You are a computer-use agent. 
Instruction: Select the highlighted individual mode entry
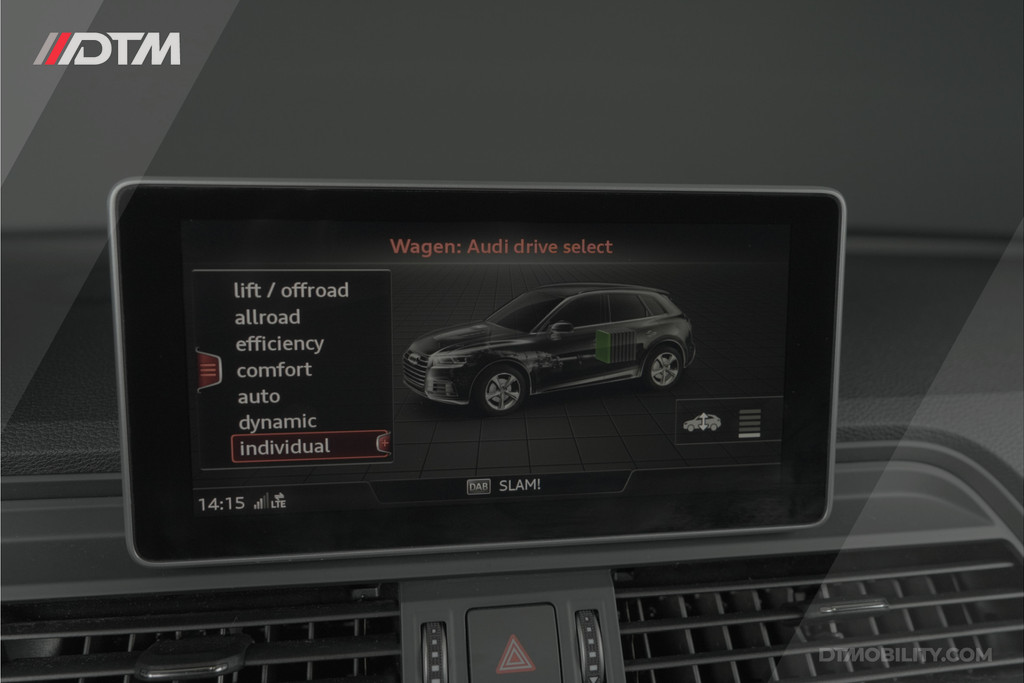(x=307, y=447)
